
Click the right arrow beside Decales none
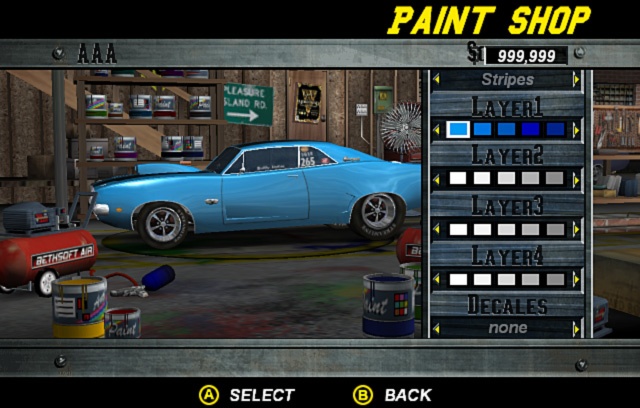click(x=576, y=328)
